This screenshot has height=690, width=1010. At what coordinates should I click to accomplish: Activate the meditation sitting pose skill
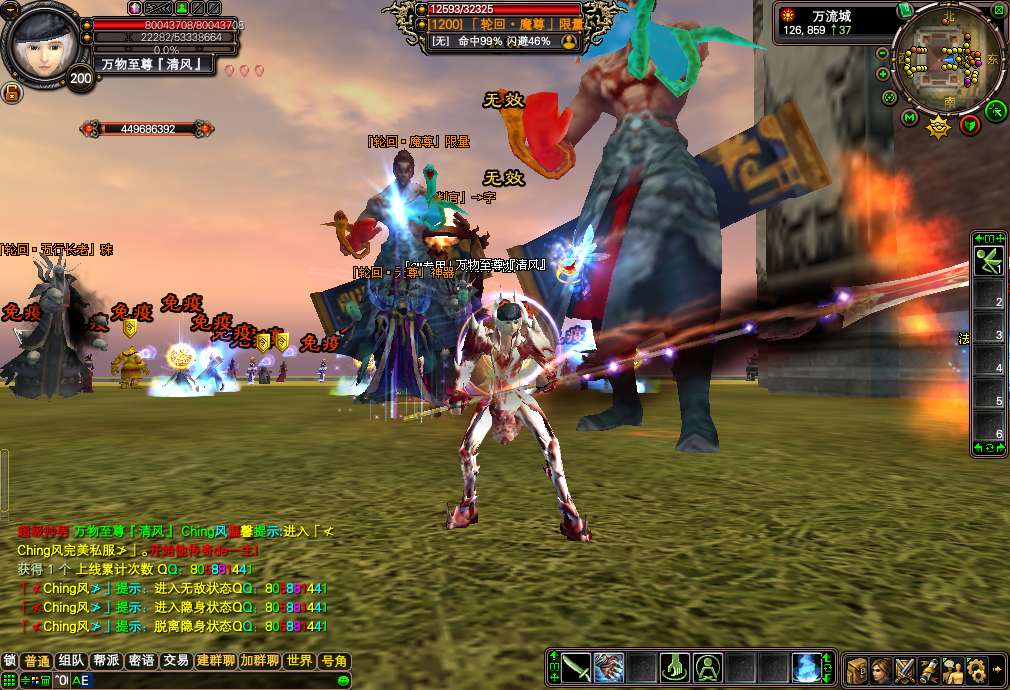[708, 667]
